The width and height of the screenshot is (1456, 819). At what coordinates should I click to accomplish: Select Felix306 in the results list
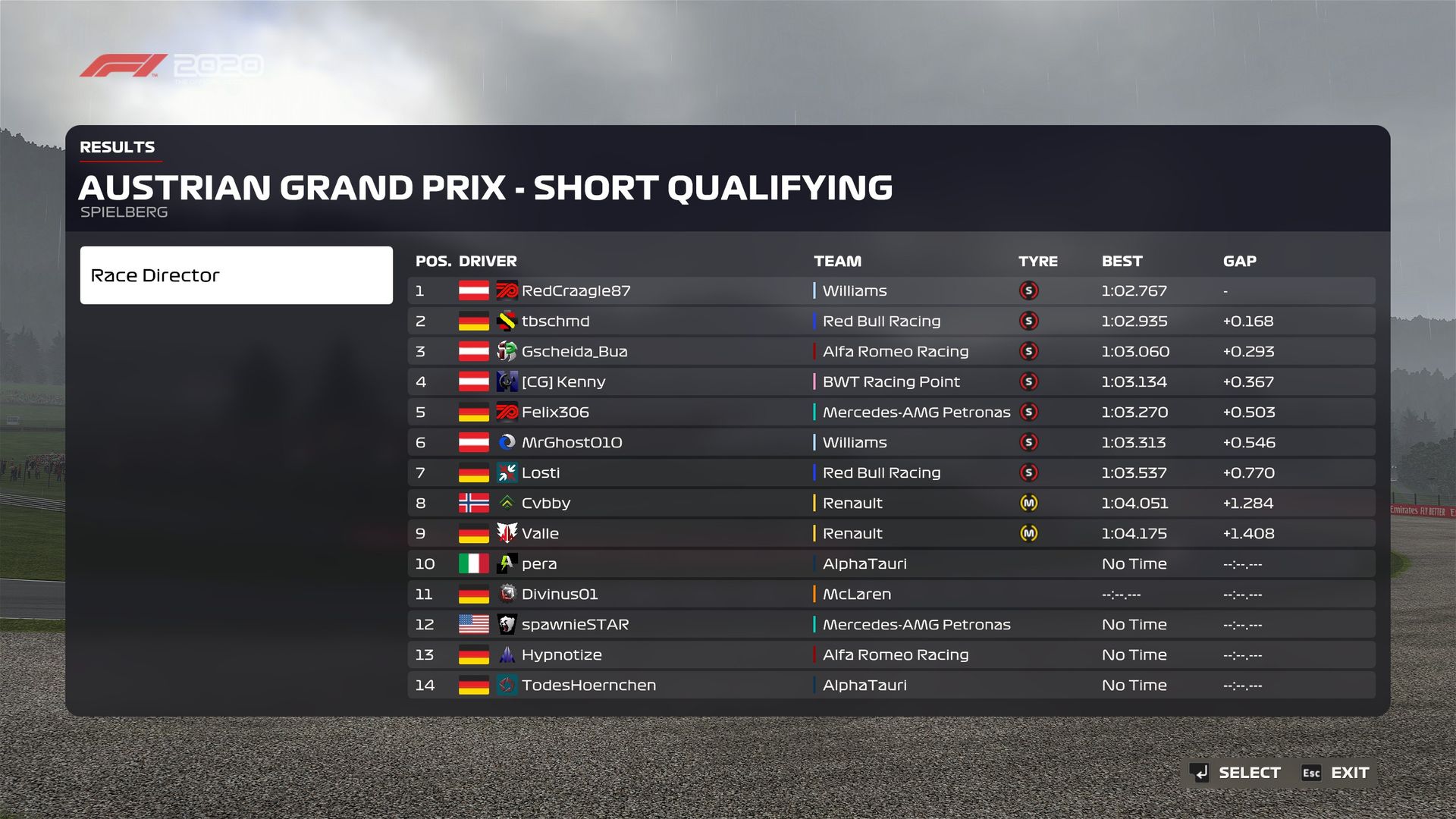[555, 413]
